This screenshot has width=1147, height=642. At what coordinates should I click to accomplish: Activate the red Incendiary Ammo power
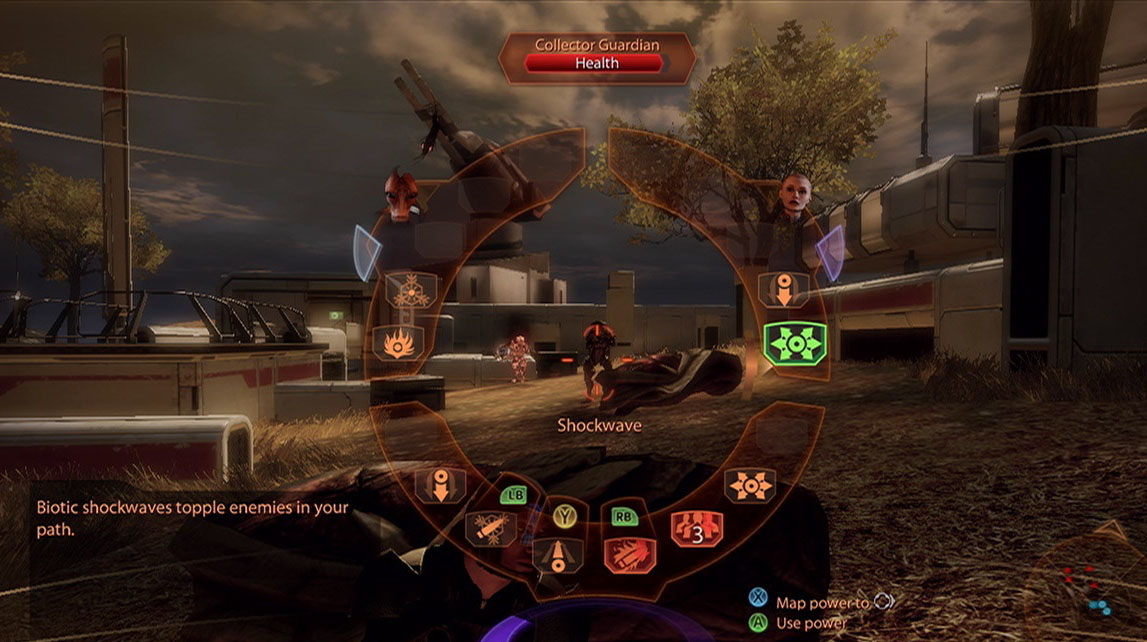pos(629,553)
